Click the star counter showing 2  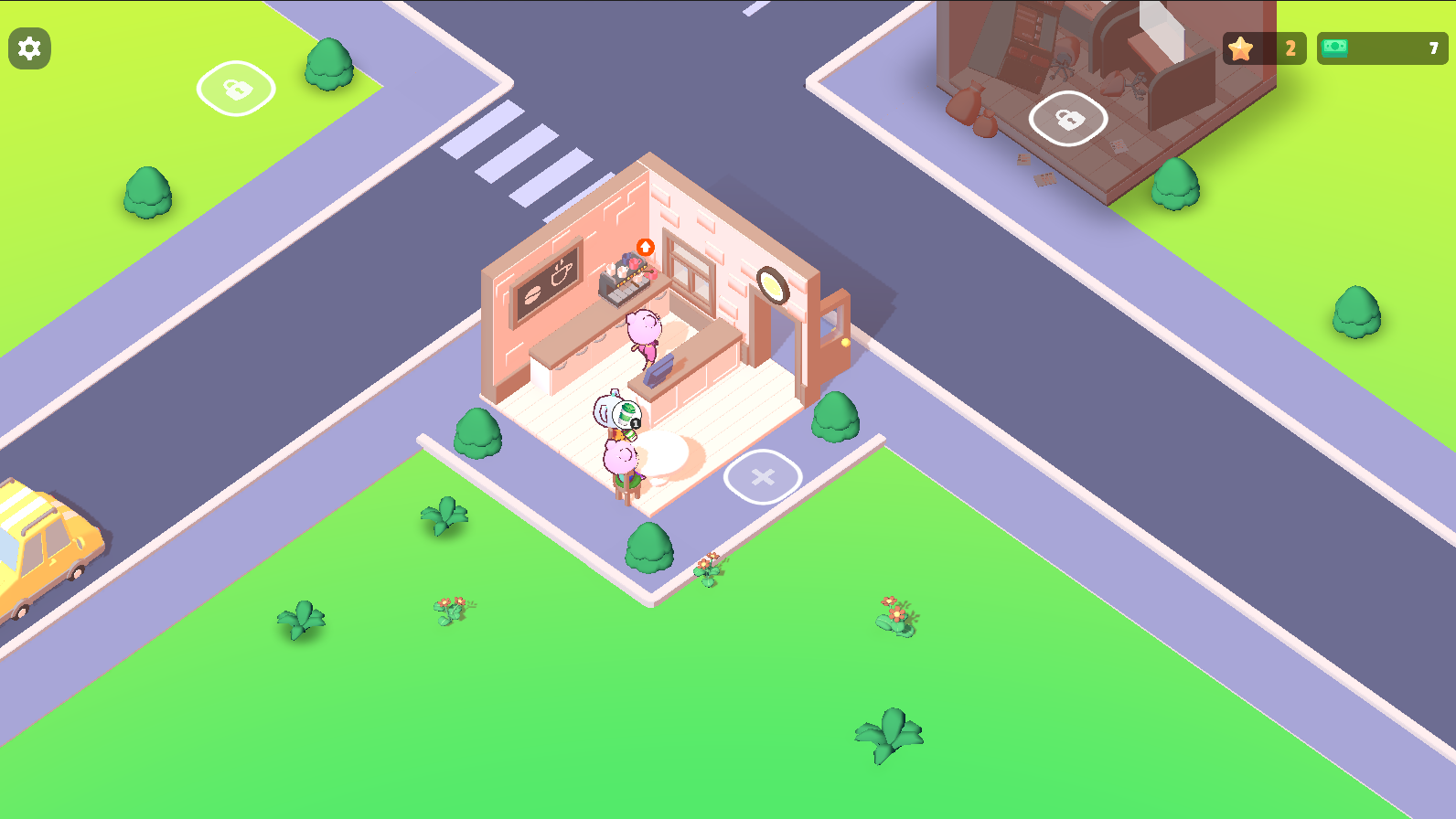1265,48
